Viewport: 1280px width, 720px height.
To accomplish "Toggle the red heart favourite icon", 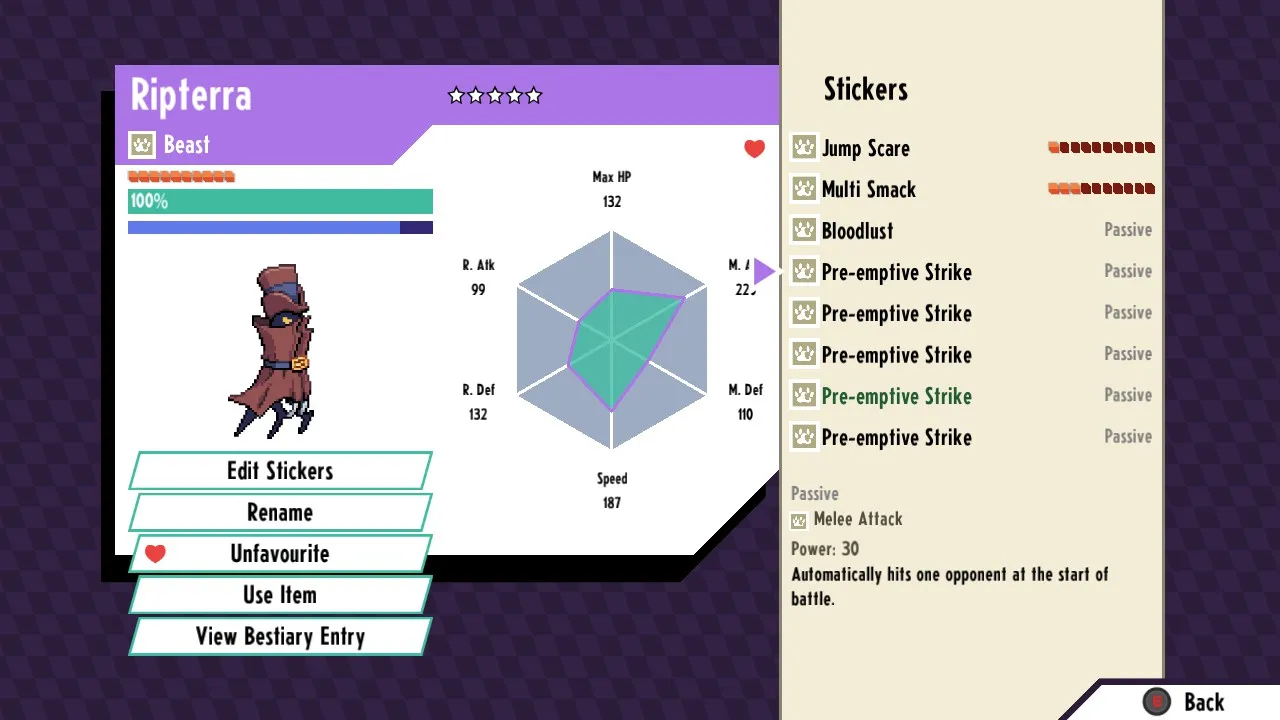I will tap(754, 148).
